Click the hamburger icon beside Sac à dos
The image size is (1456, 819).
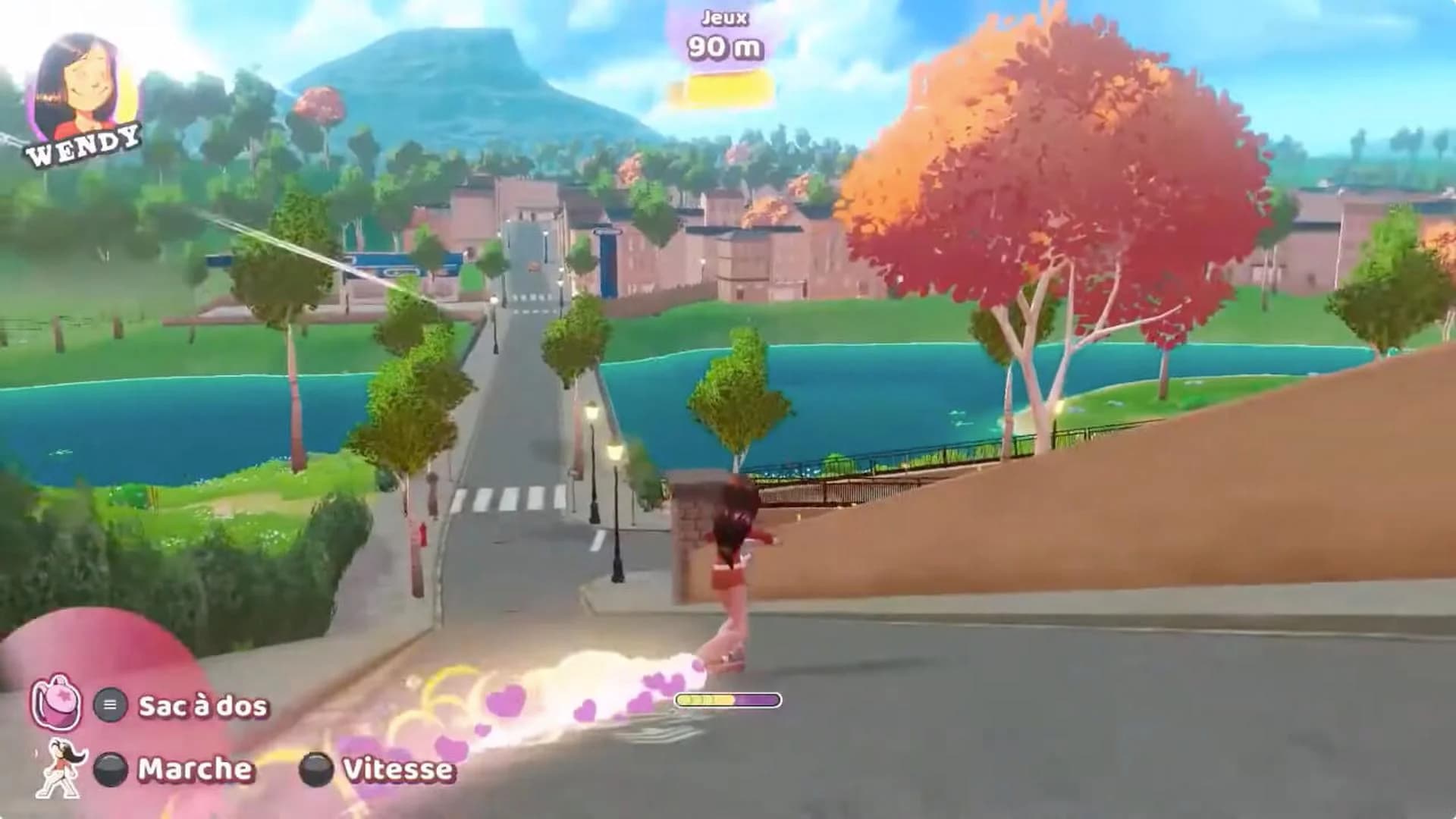pyautogui.click(x=112, y=704)
